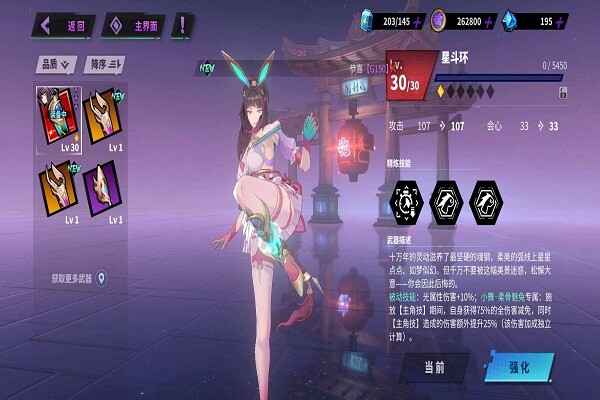Toggle the 降序 sort order
The width and height of the screenshot is (600, 400).
pyautogui.click(x=104, y=65)
